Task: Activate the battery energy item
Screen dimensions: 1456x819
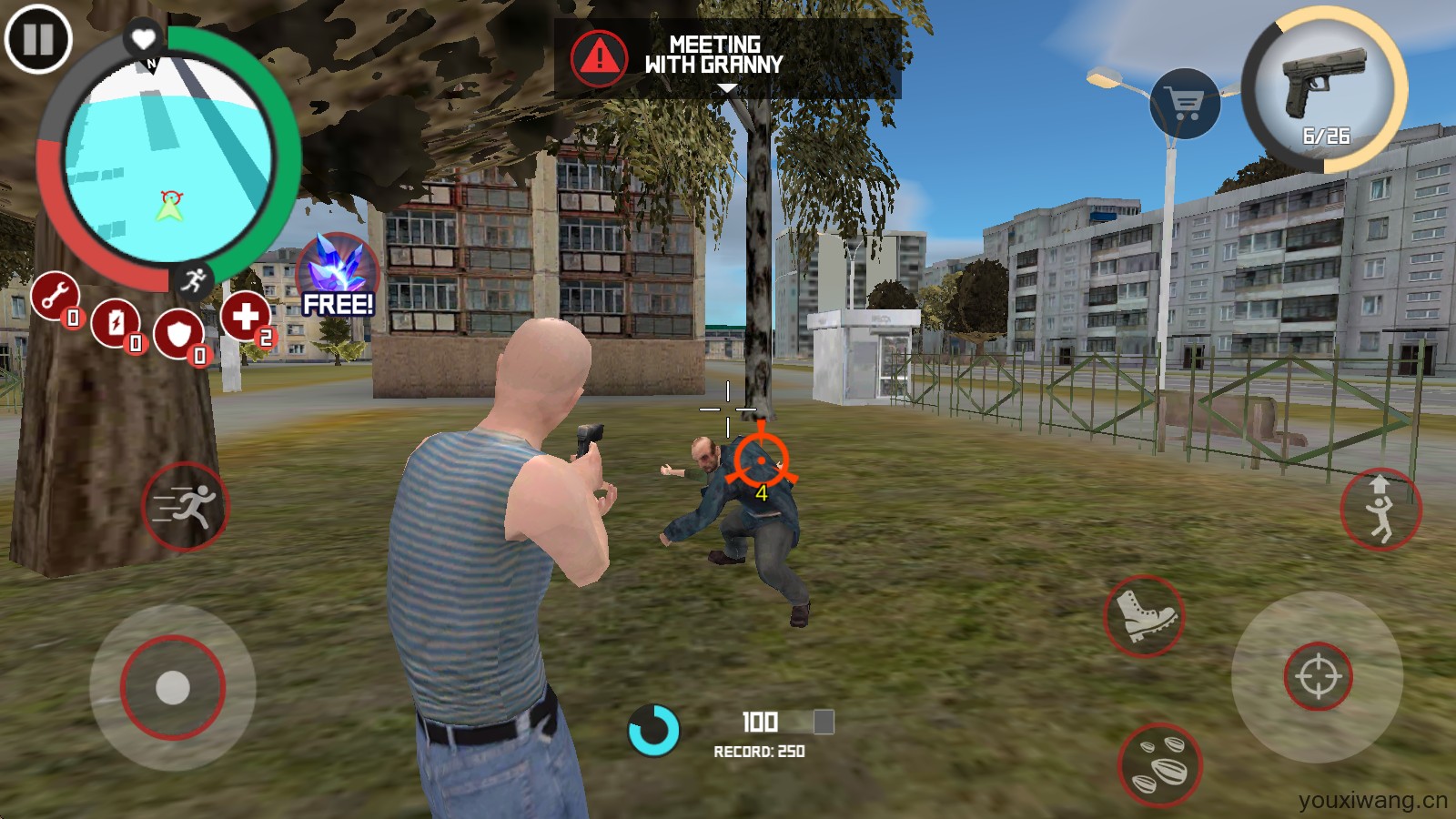Action: [116, 322]
